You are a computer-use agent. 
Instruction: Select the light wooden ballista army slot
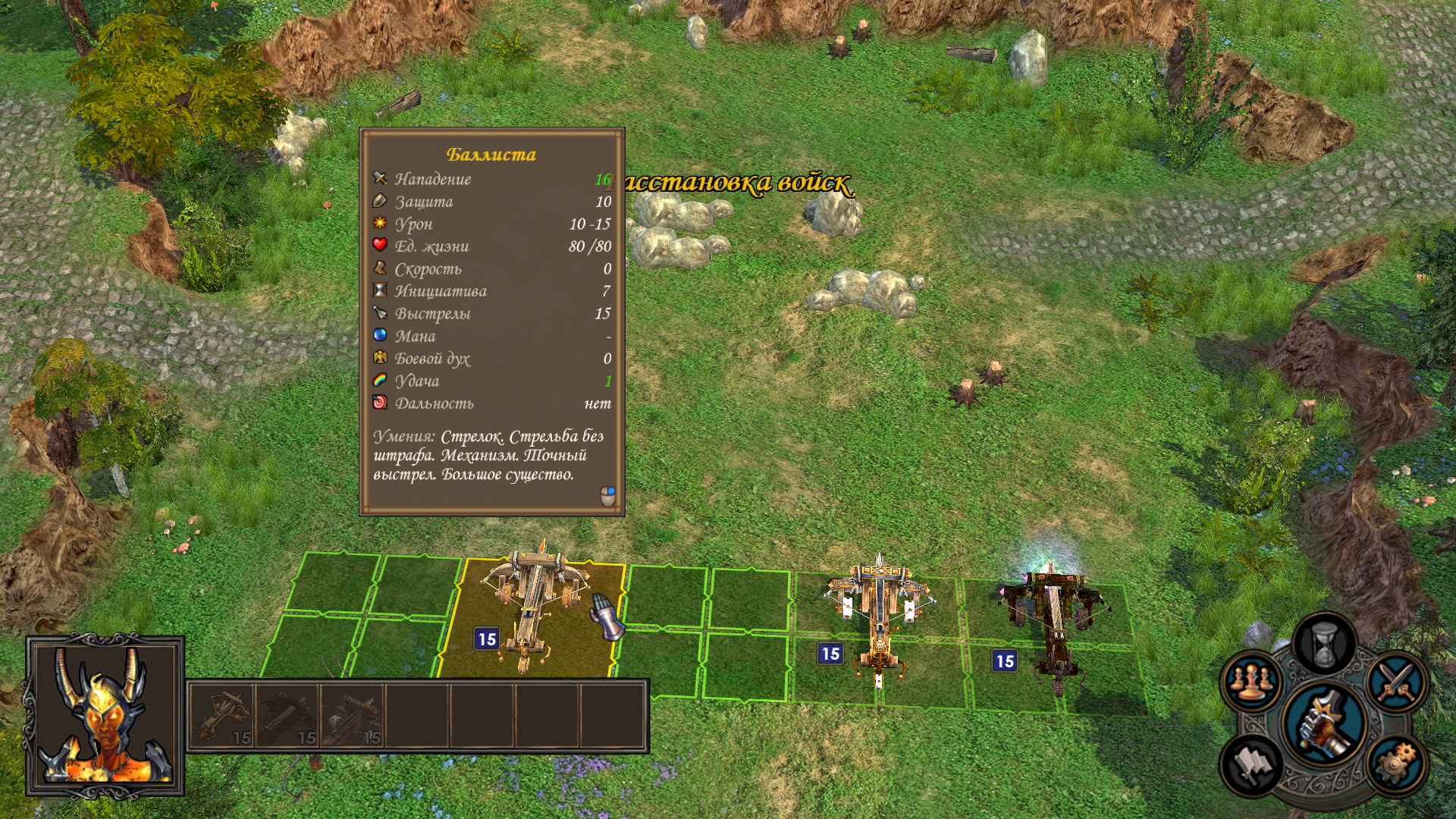click(224, 716)
